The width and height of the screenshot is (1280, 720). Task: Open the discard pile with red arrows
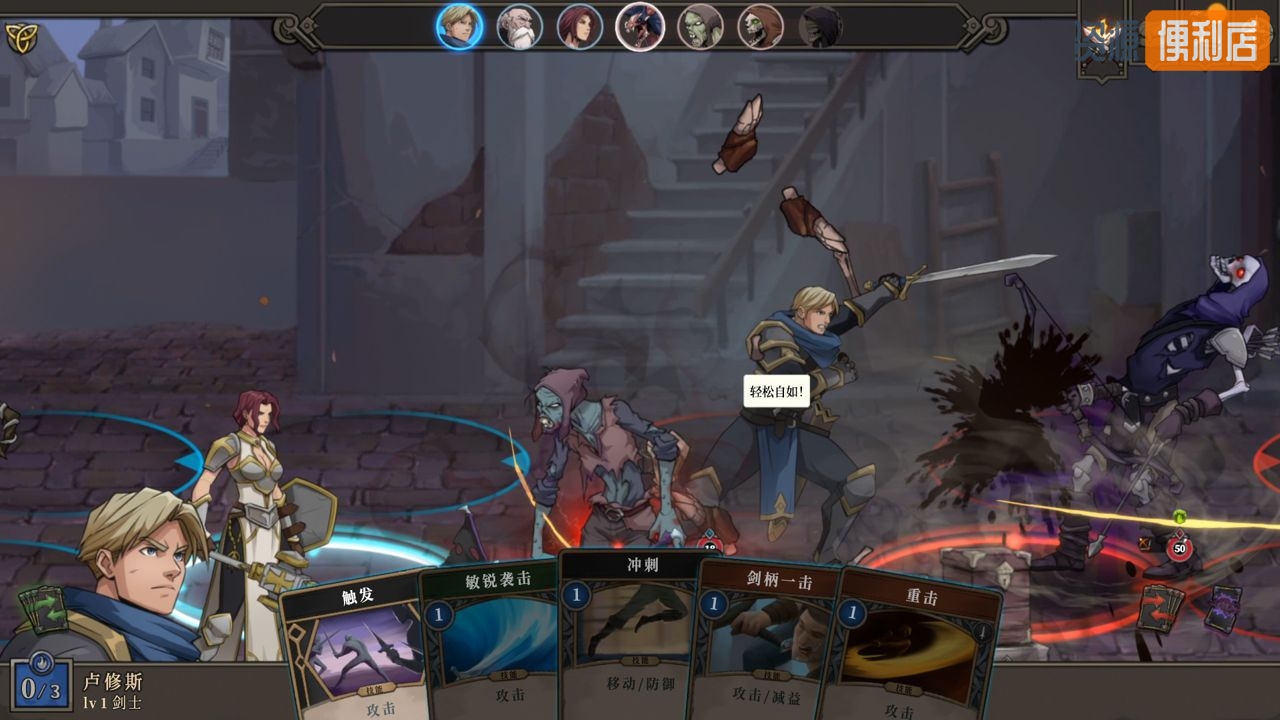point(1160,607)
